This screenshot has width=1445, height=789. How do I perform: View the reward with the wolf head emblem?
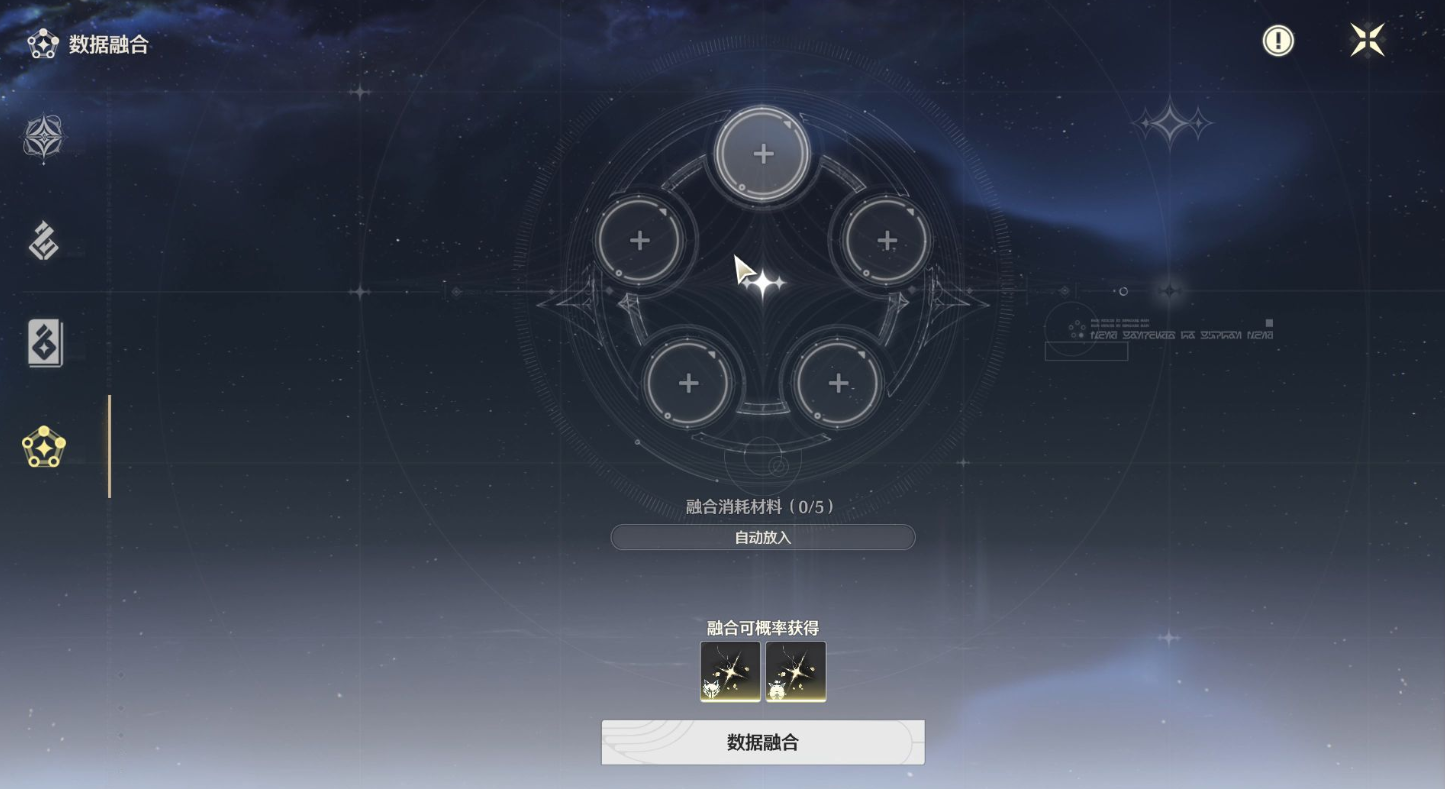coord(730,671)
